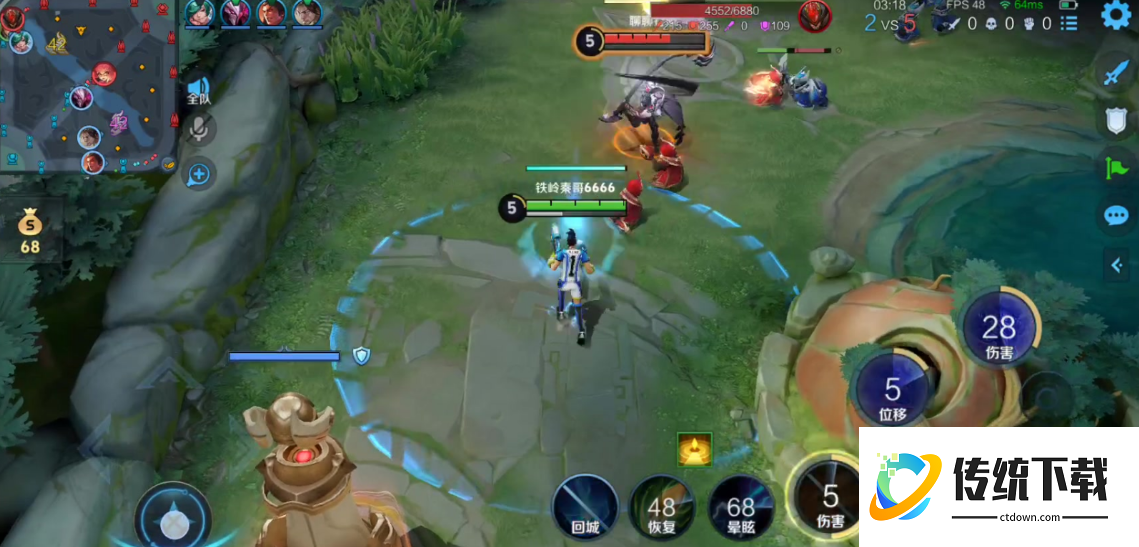The image size is (1139, 547).
Task: Tap the chat bubble with plus sign
Action: [199, 175]
